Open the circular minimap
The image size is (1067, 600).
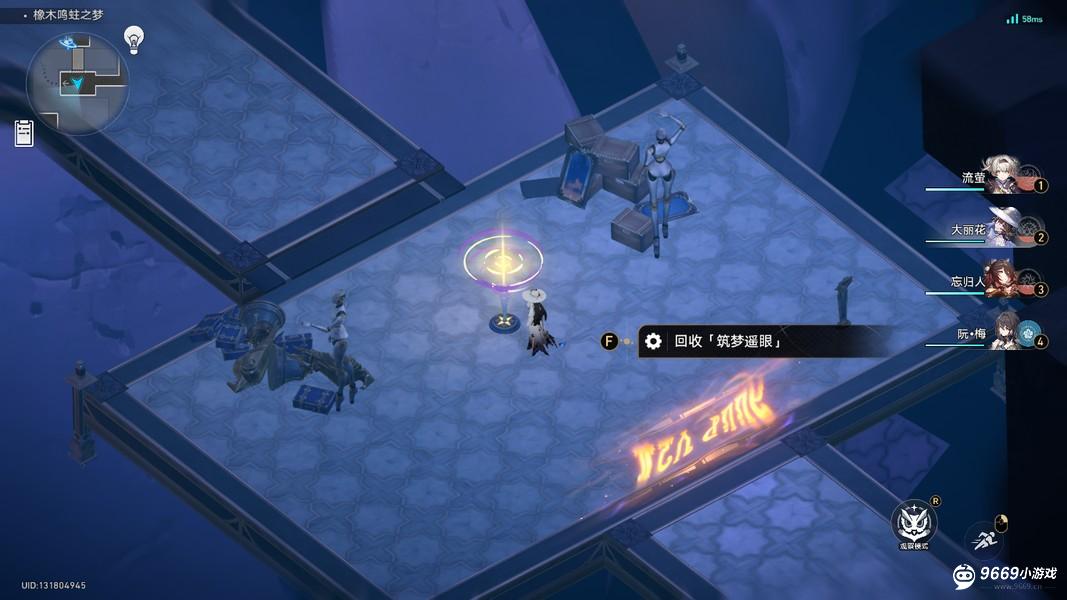(x=77, y=84)
